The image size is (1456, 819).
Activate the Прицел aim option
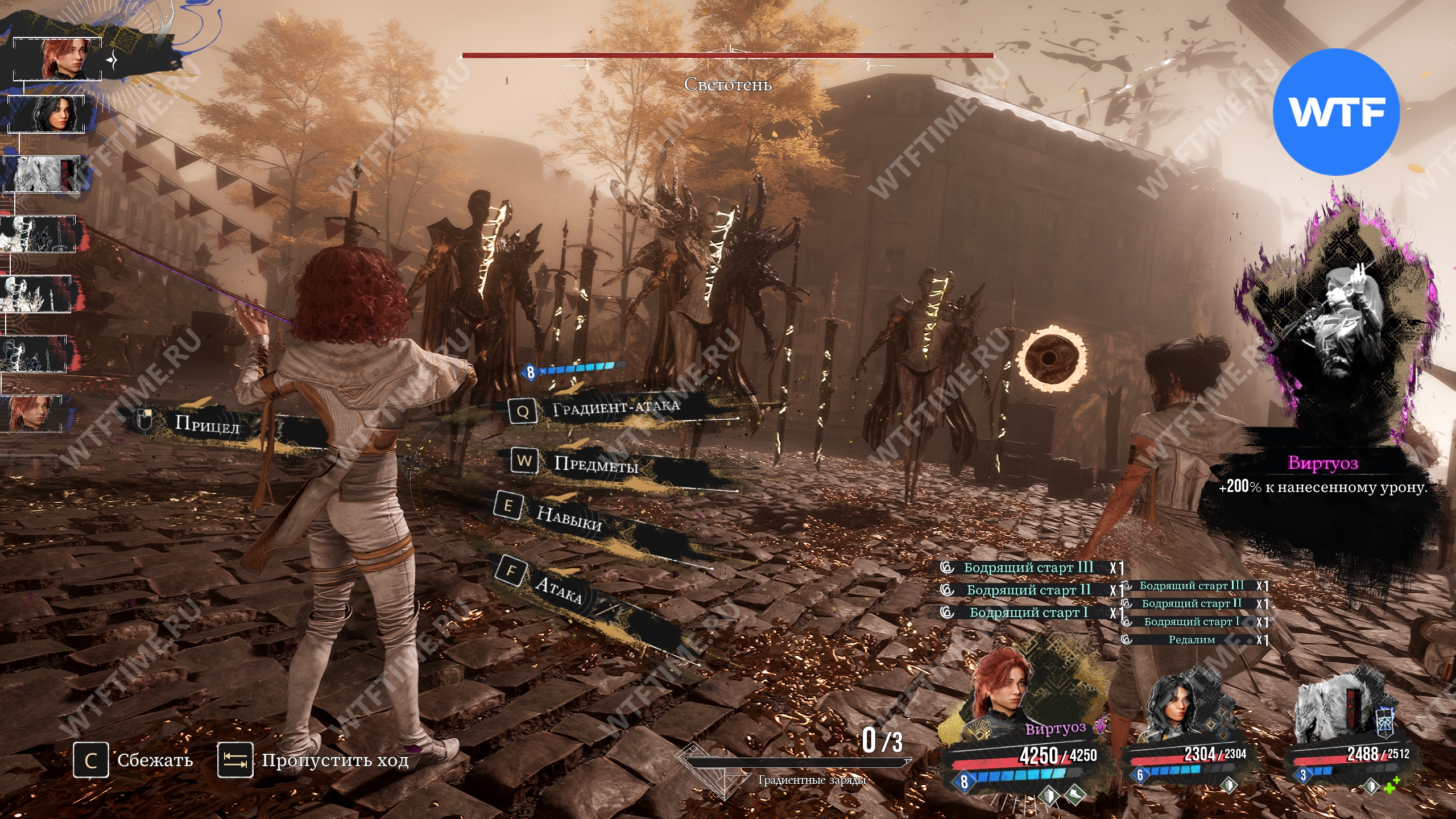[207, 423]
